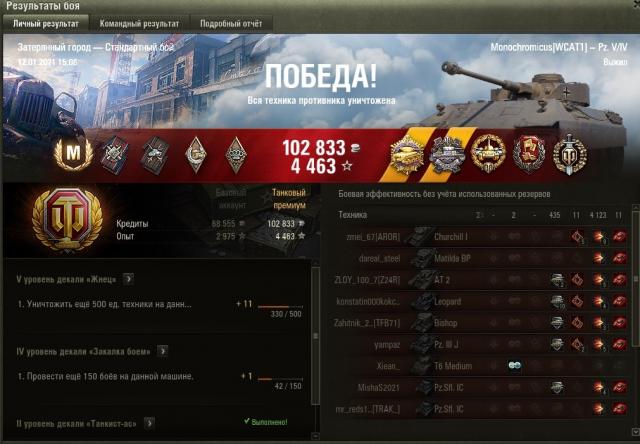Image resolution: width=640 pixels, height=444 pixels.
Task: Open the Подробный отчёт tab
Action: click(231, 22)
